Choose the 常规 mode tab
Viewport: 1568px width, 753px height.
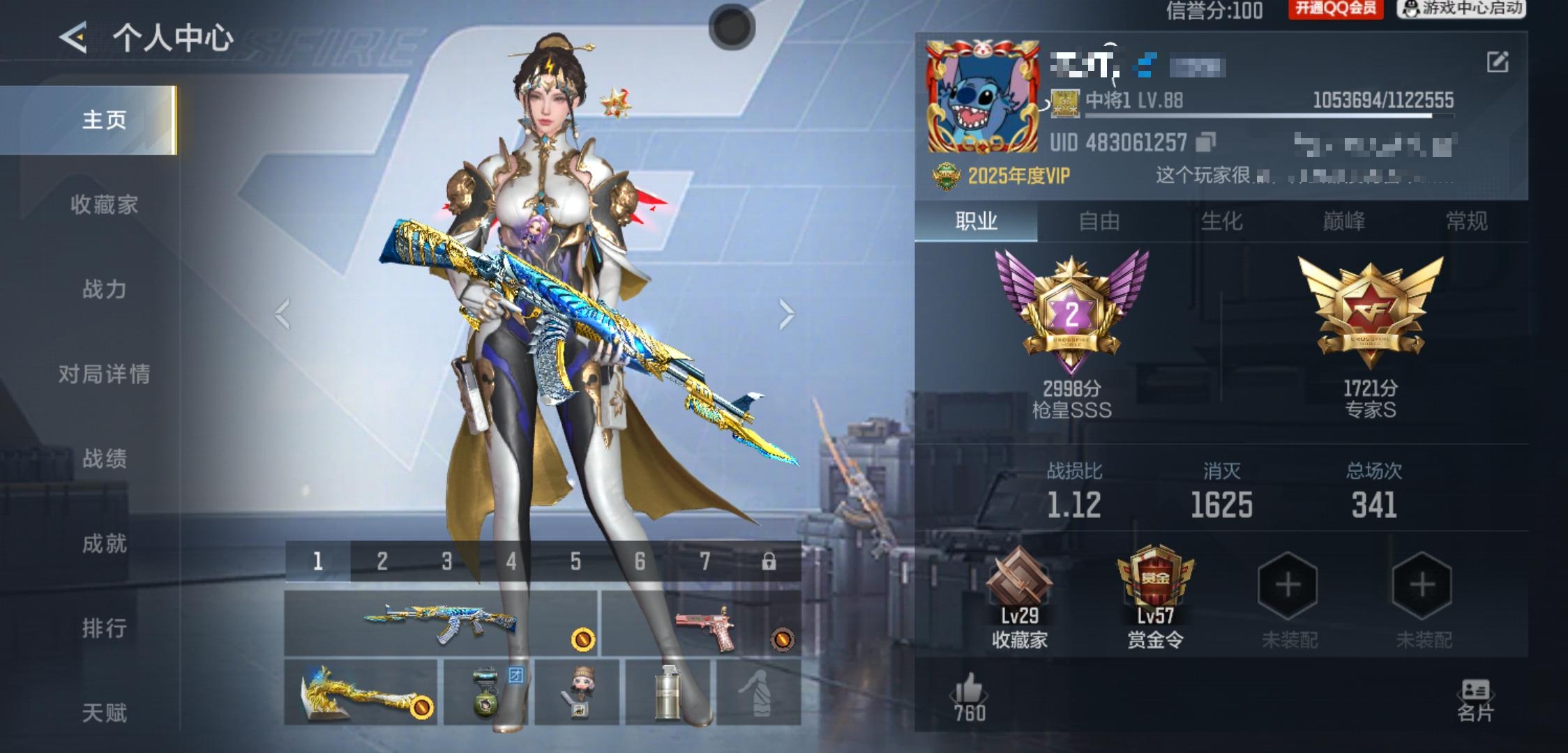tap(1466, 221)
